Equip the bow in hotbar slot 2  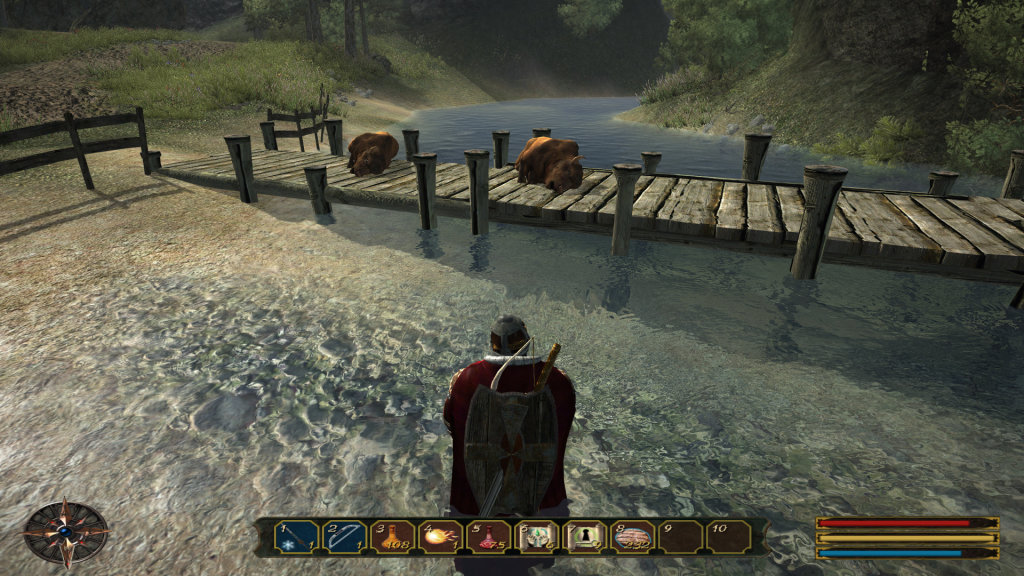click(x=344, y=537)
